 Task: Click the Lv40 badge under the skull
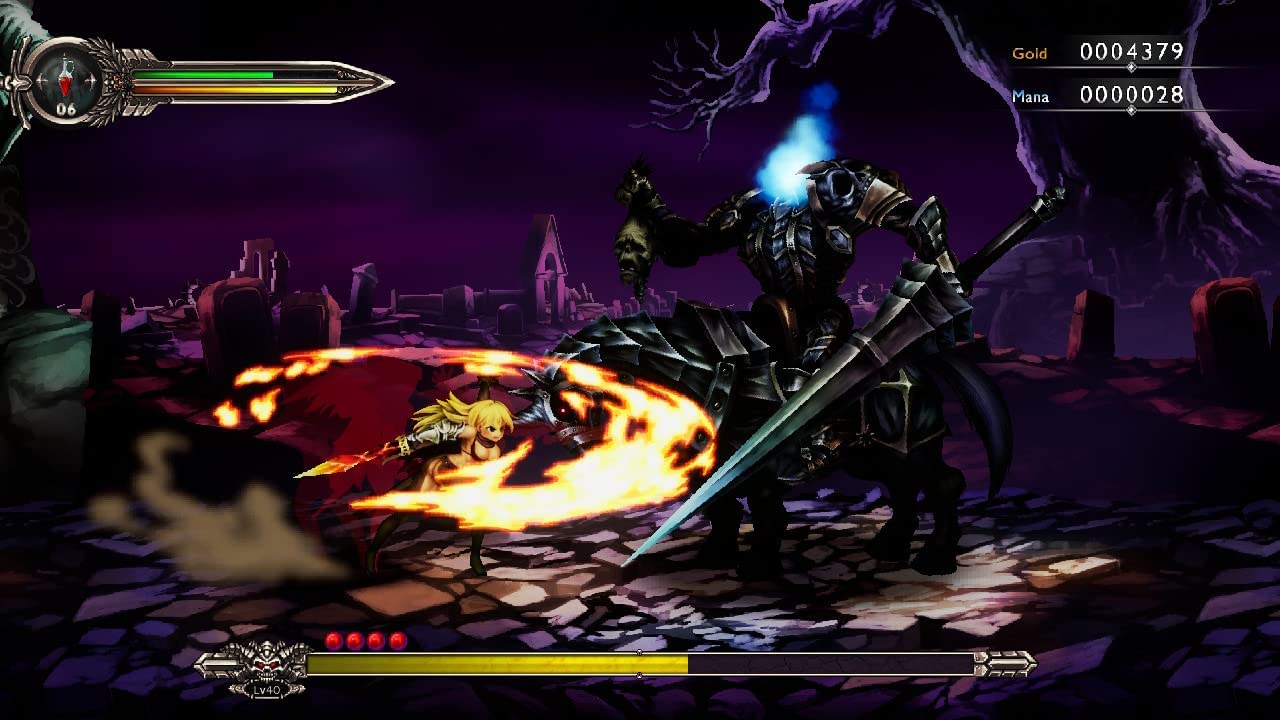coord(266,690)
